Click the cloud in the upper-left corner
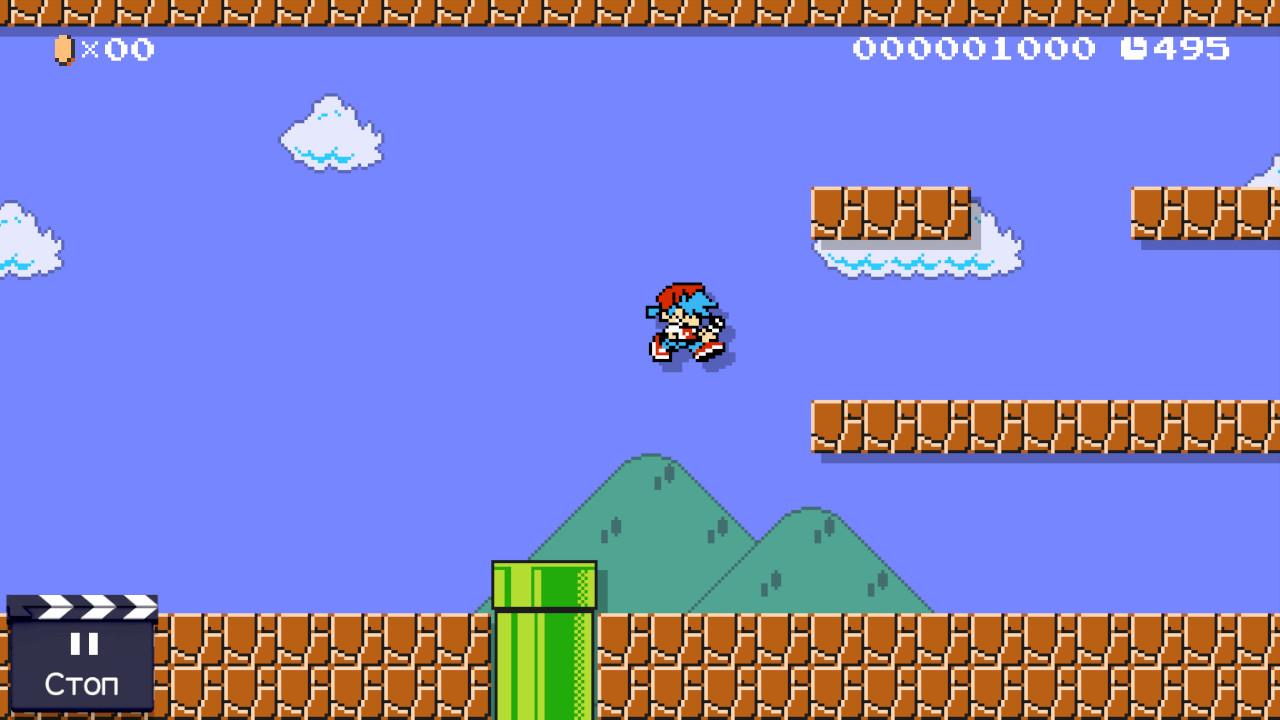The height and width of the screenshot is (720, 1280). [25, 240]
